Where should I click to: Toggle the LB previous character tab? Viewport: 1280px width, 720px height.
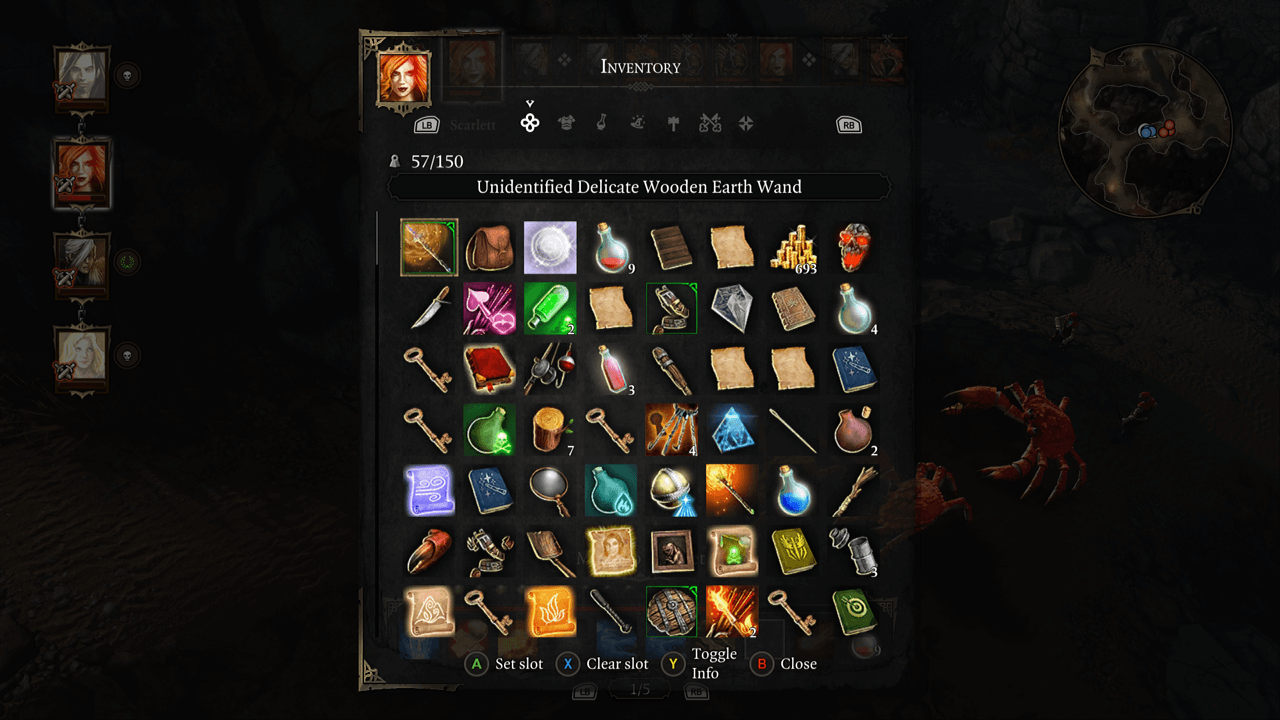coord(425,123)
